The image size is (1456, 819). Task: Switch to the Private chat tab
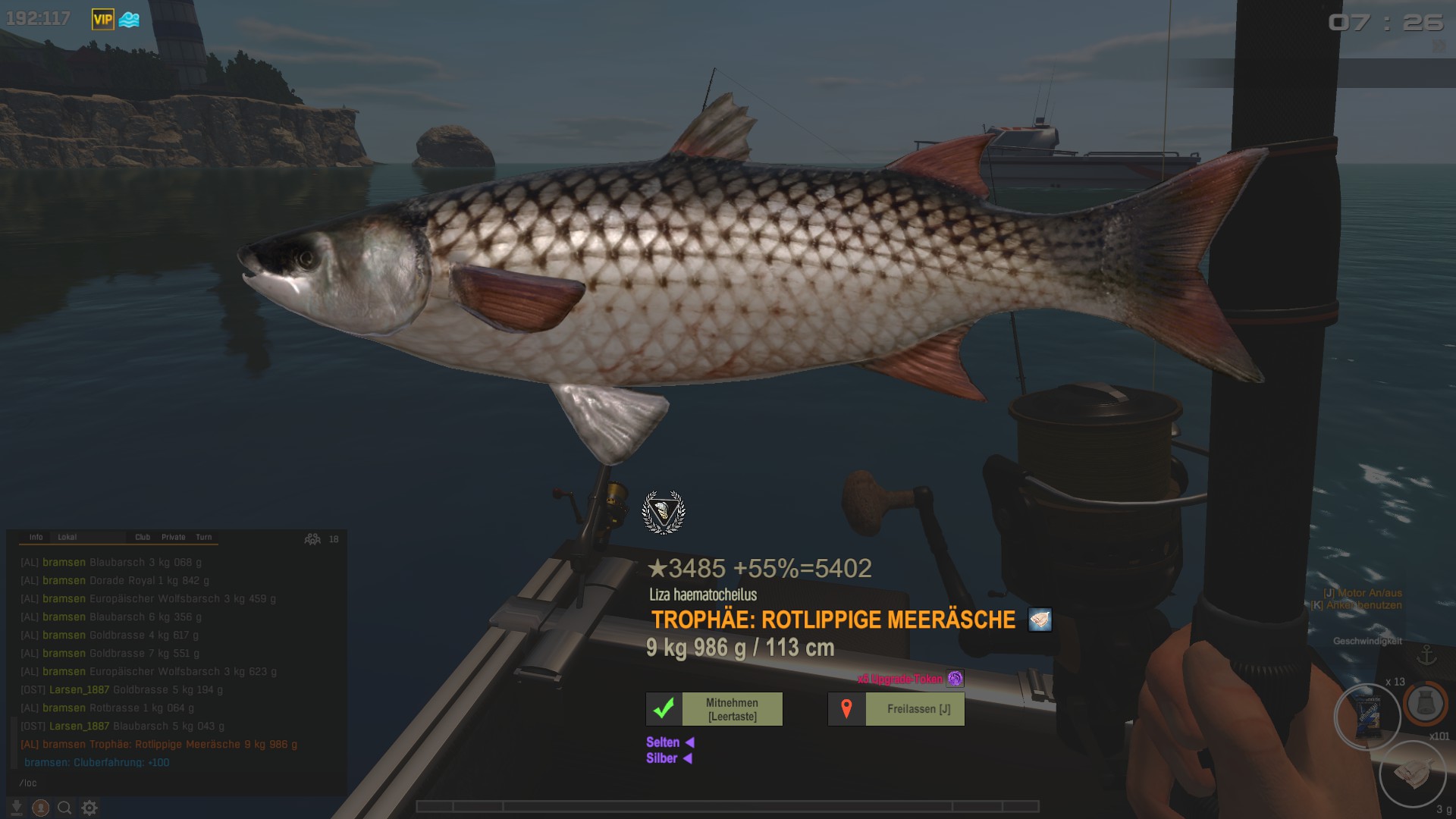(173, 537)
